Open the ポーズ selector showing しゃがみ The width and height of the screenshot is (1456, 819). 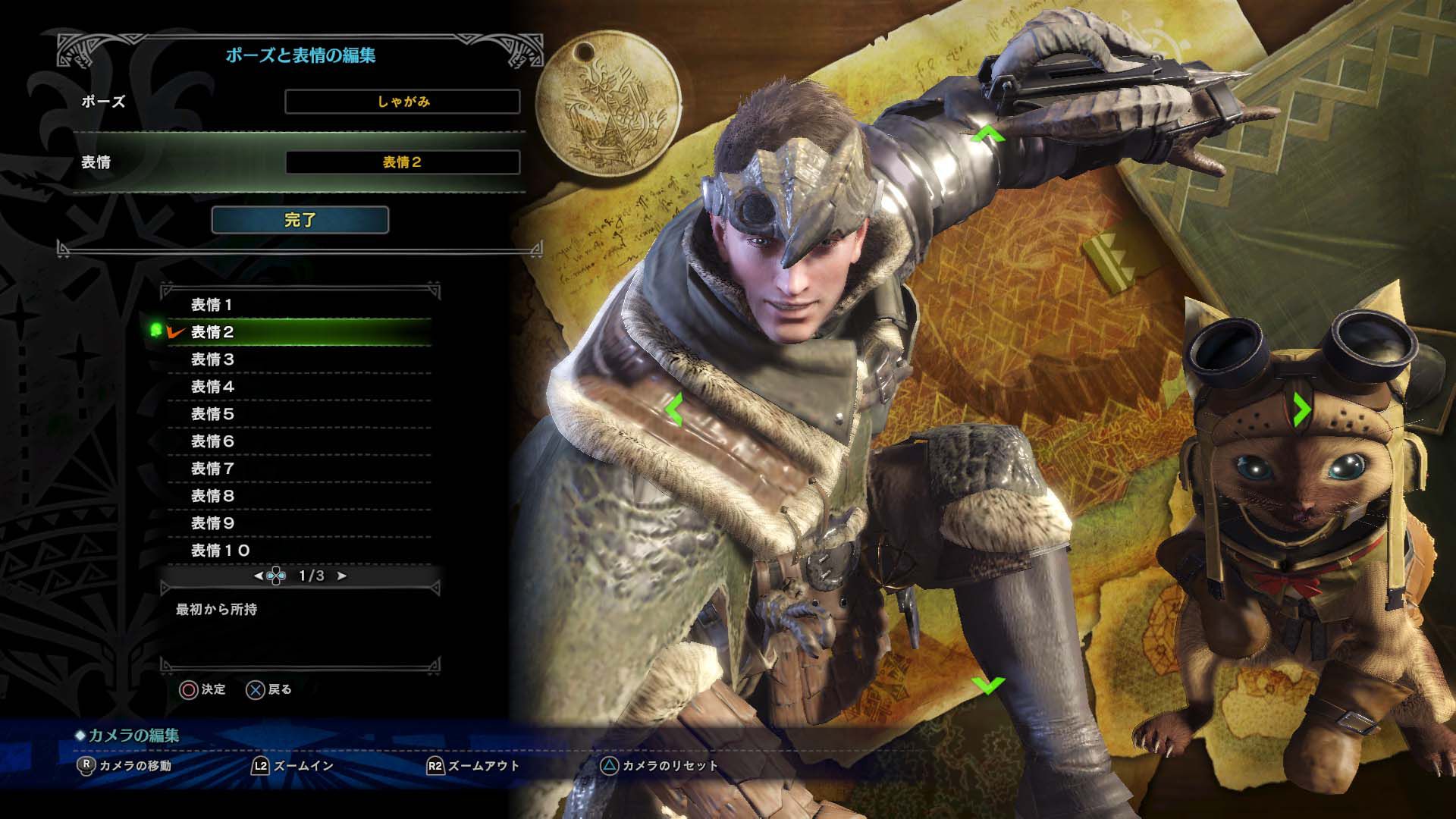[403, 100]
